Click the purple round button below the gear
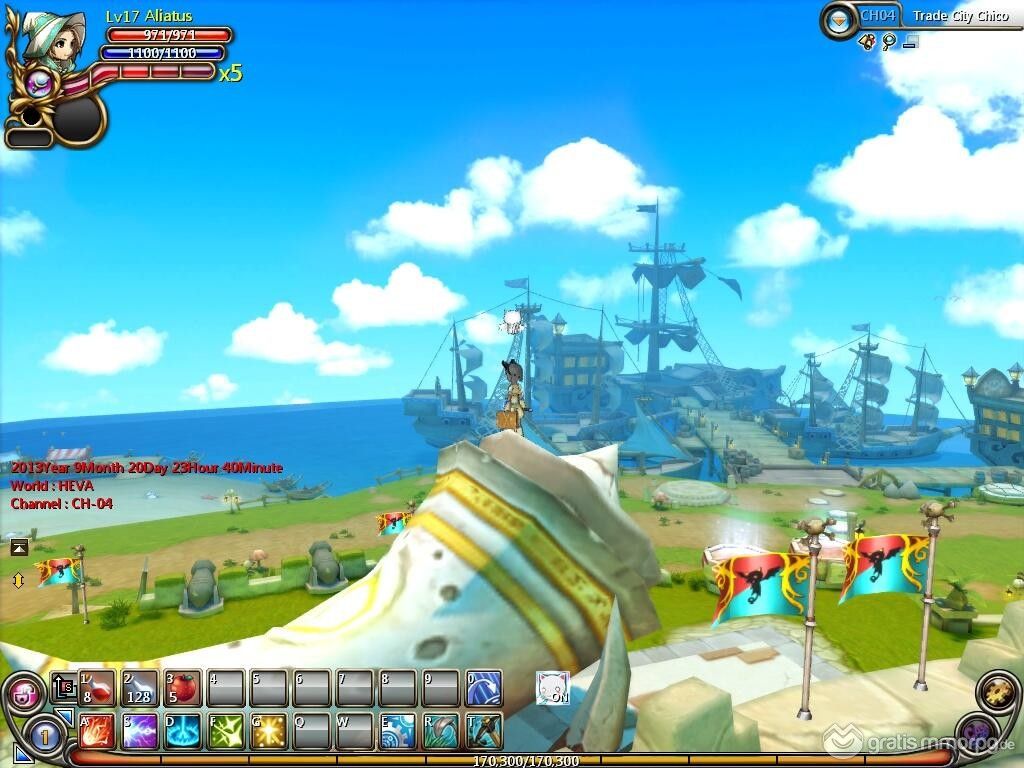 [x=975, y=731]
